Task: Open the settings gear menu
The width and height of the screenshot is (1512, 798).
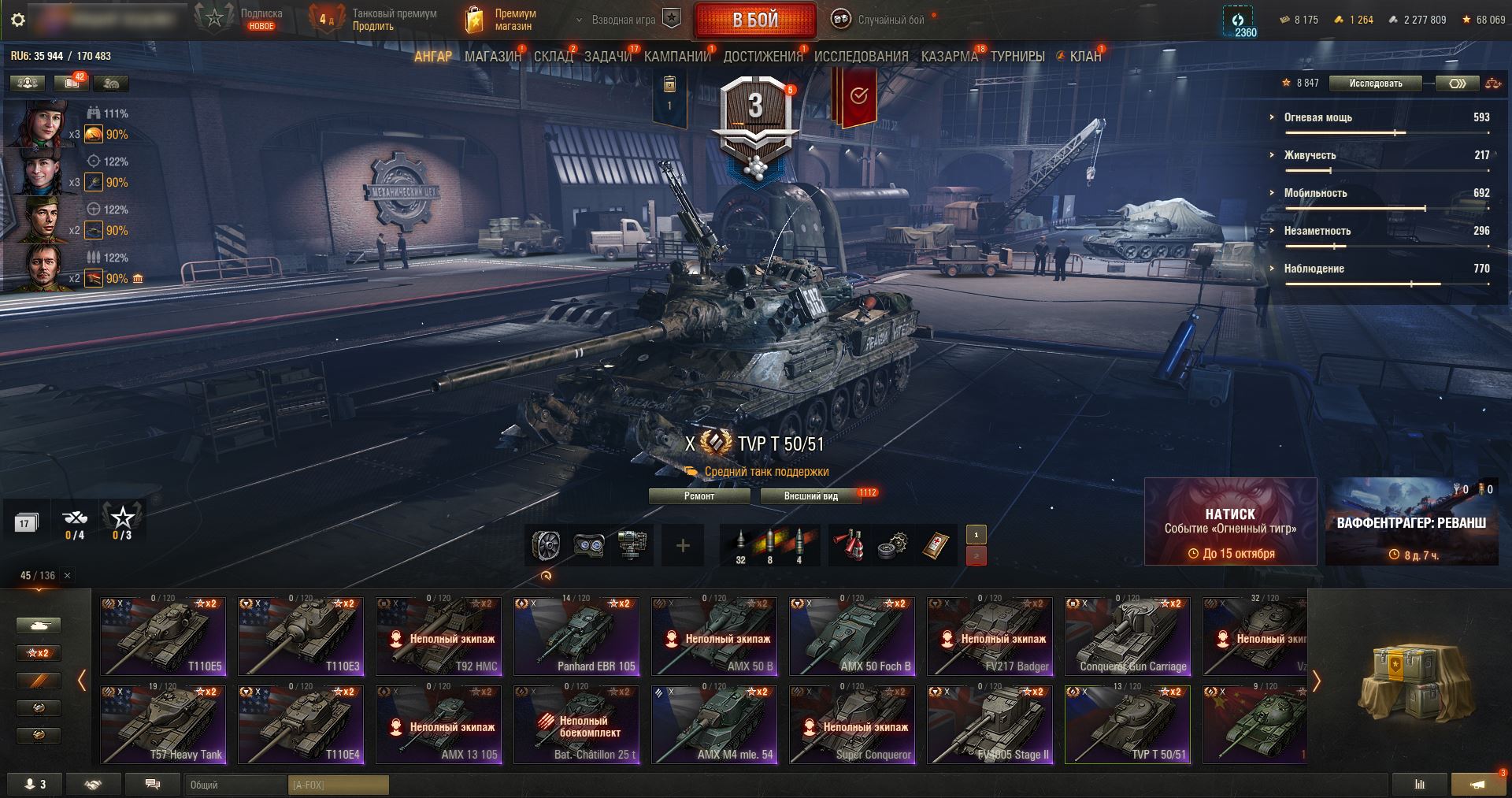Action: point(17,20)
